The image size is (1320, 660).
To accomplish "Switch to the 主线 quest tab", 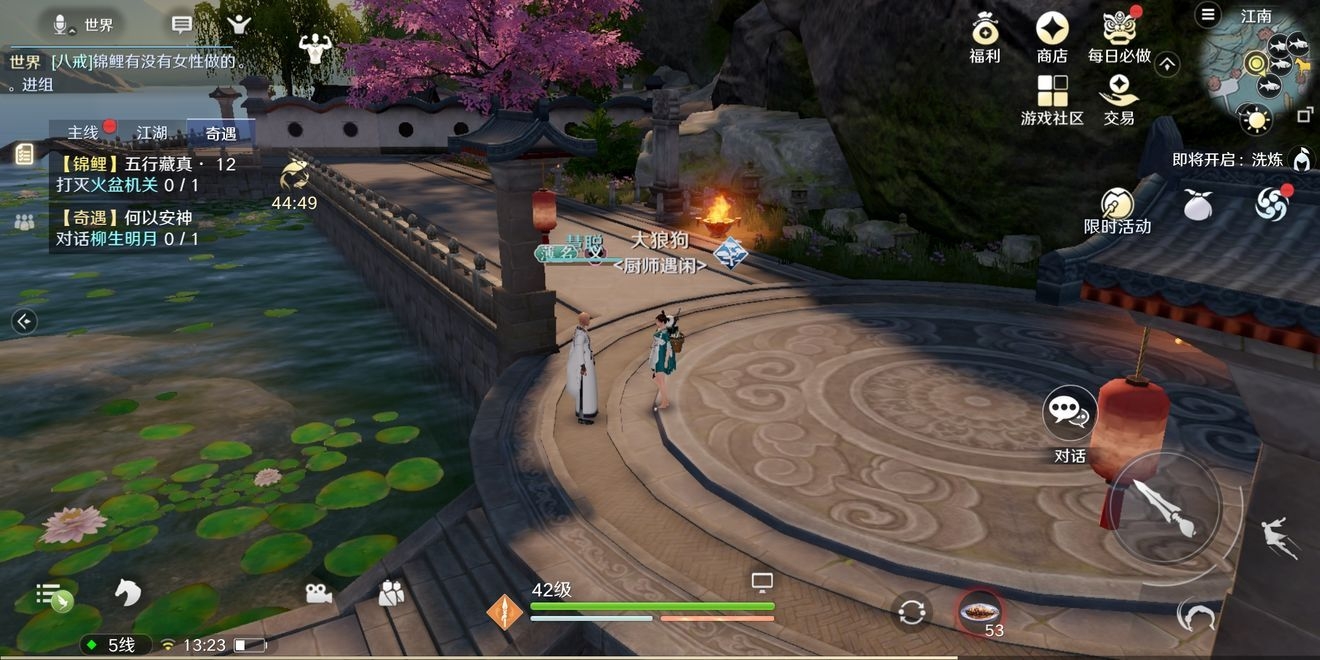I will [83, 132].
